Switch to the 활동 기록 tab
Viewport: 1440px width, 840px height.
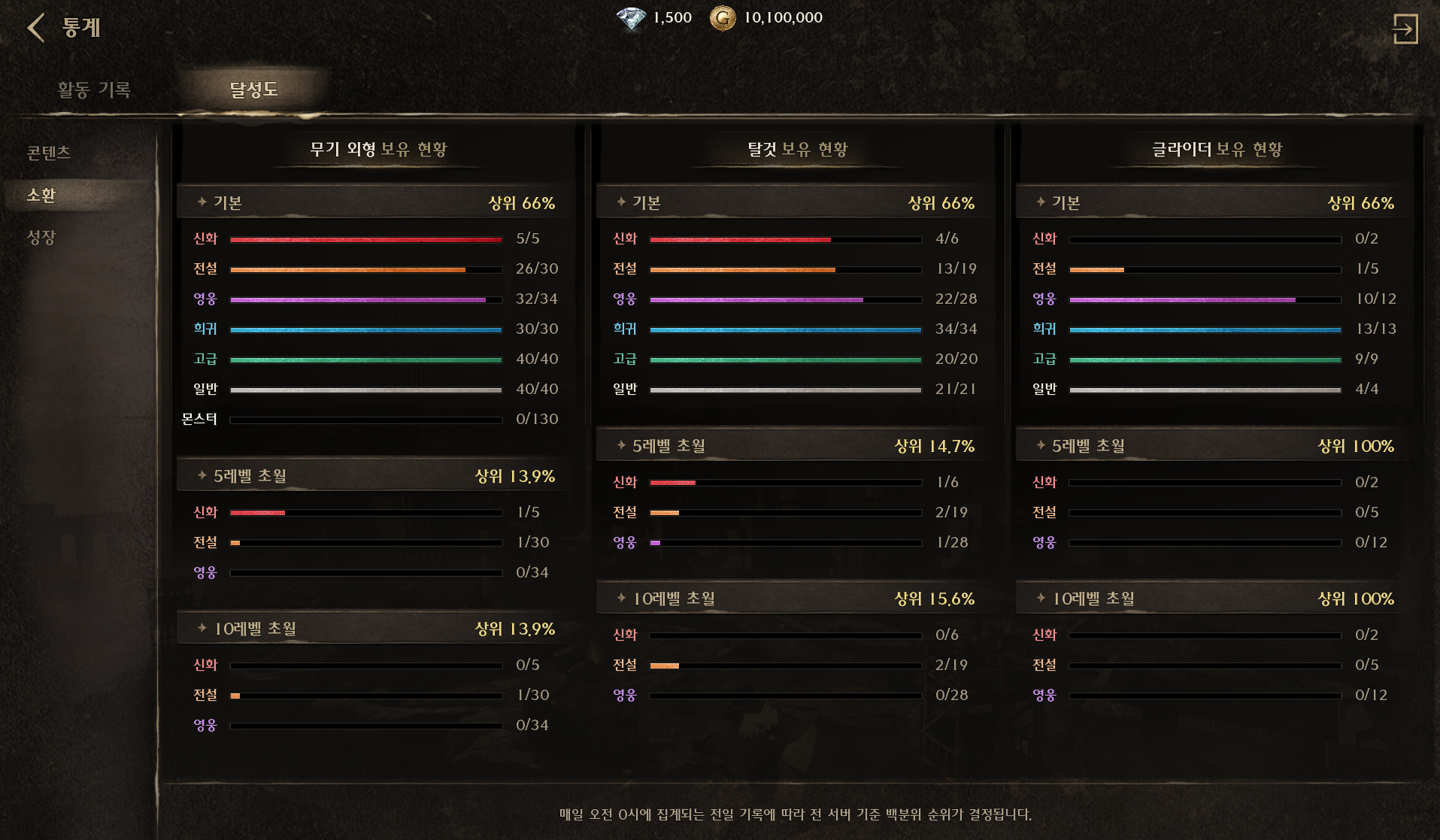[94, 89]
